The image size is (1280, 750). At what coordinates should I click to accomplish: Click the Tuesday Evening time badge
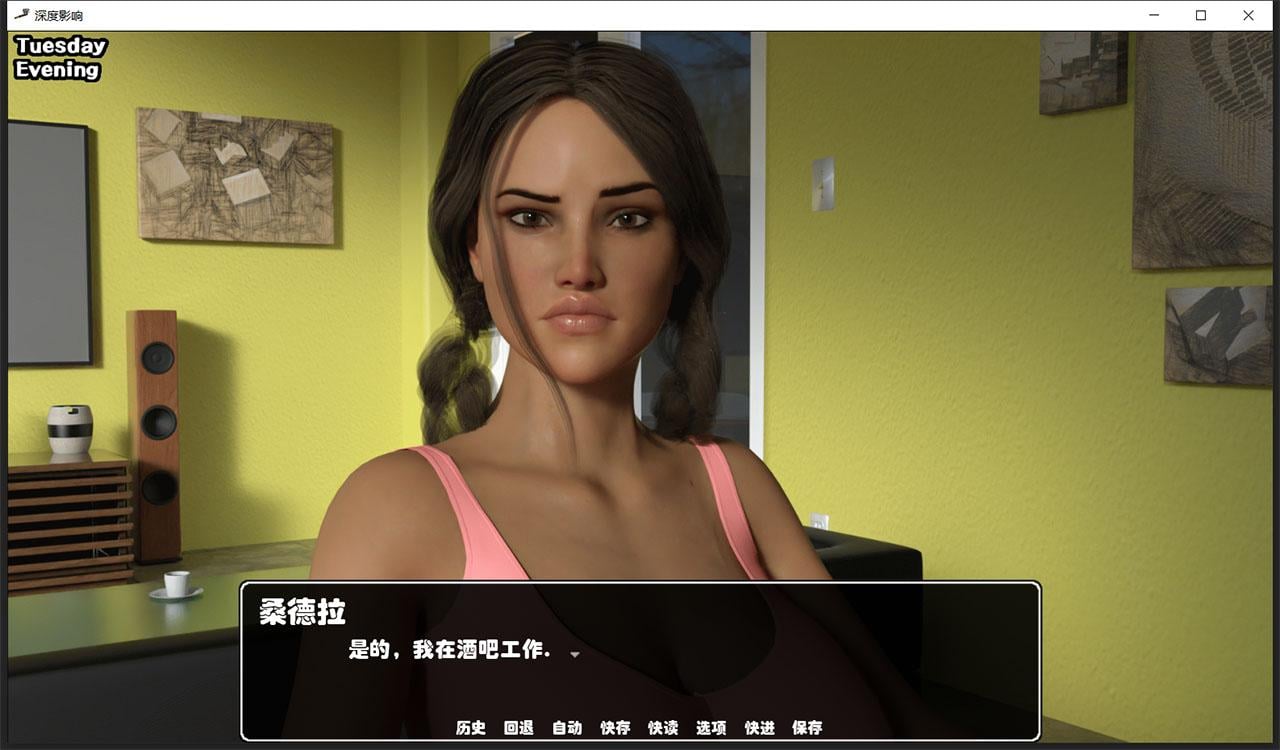[x=60, y=57]
